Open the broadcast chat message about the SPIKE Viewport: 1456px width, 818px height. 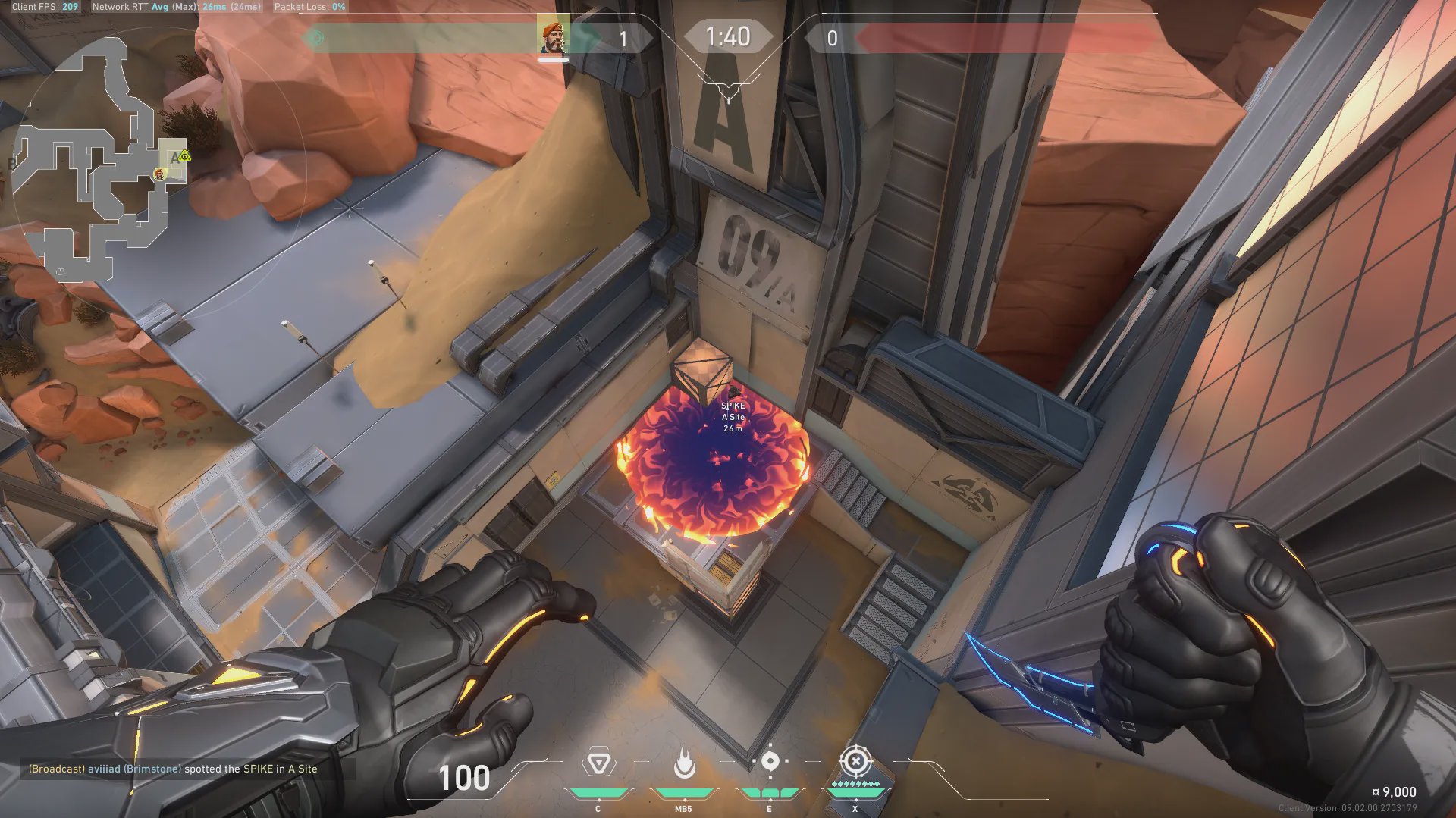[x=173, y=769]
